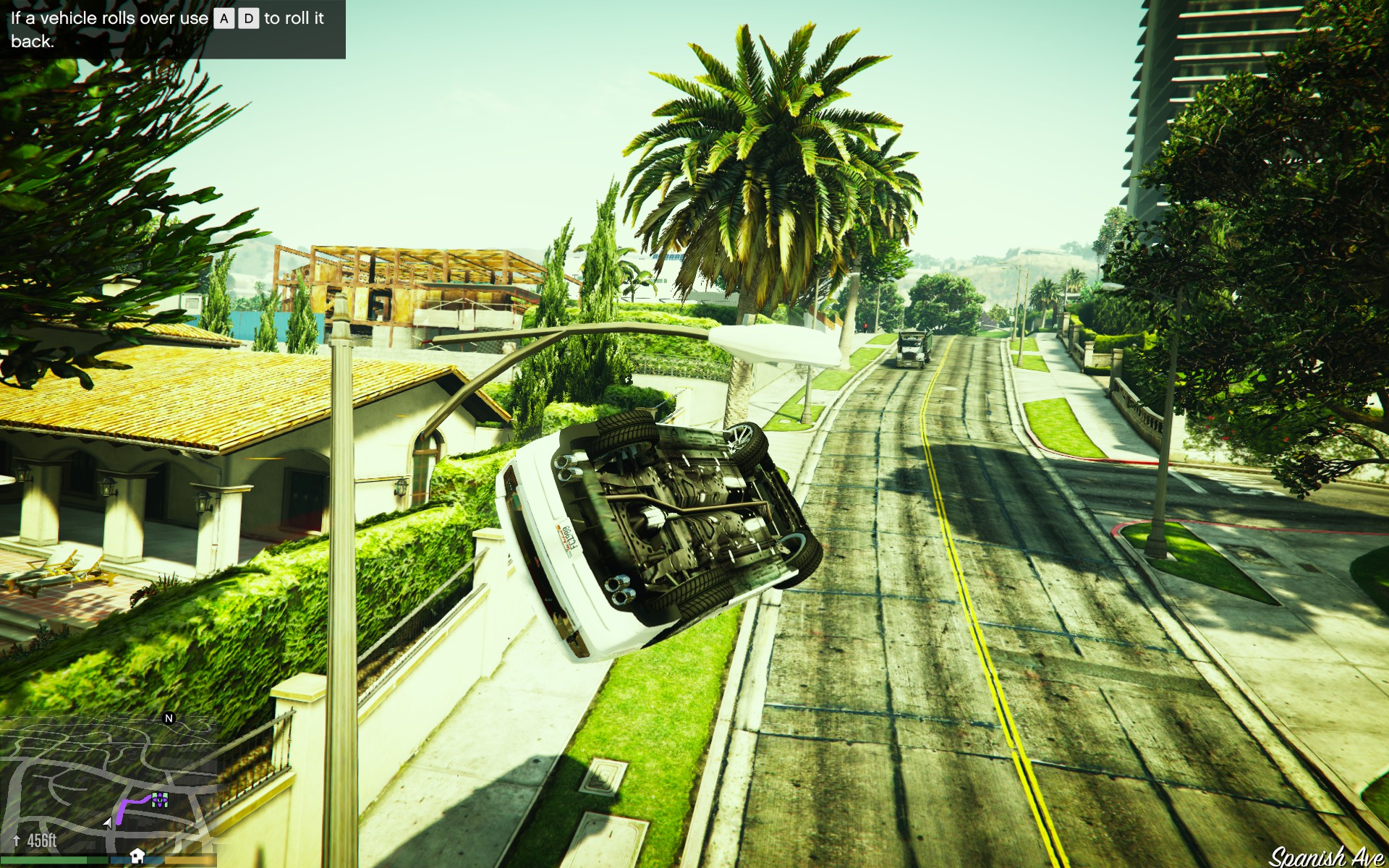Select the purple waypoint marker on minimap
The image size is (1389, 868).
(160, 799)
